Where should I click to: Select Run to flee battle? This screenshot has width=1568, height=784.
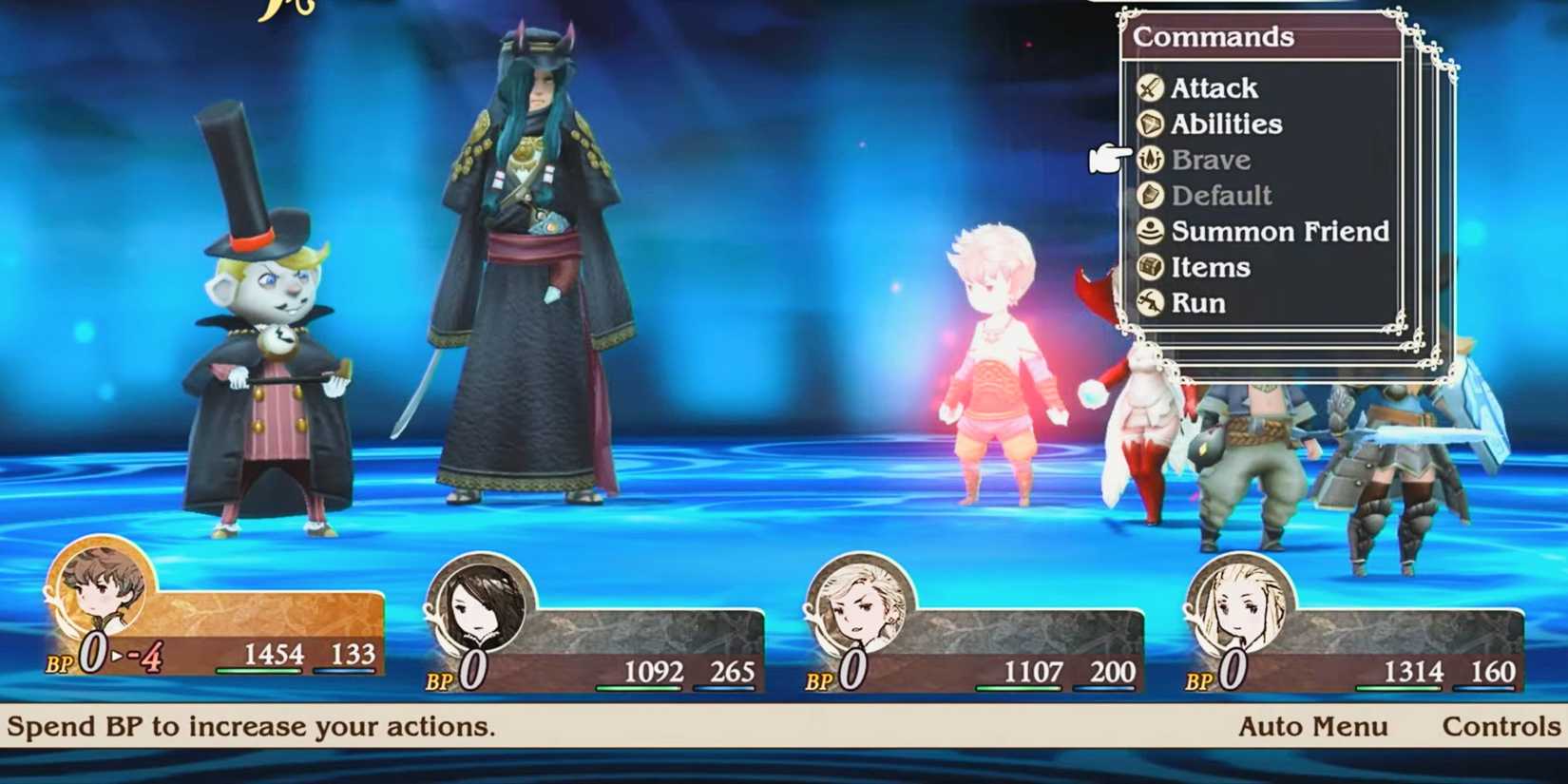1197,303
